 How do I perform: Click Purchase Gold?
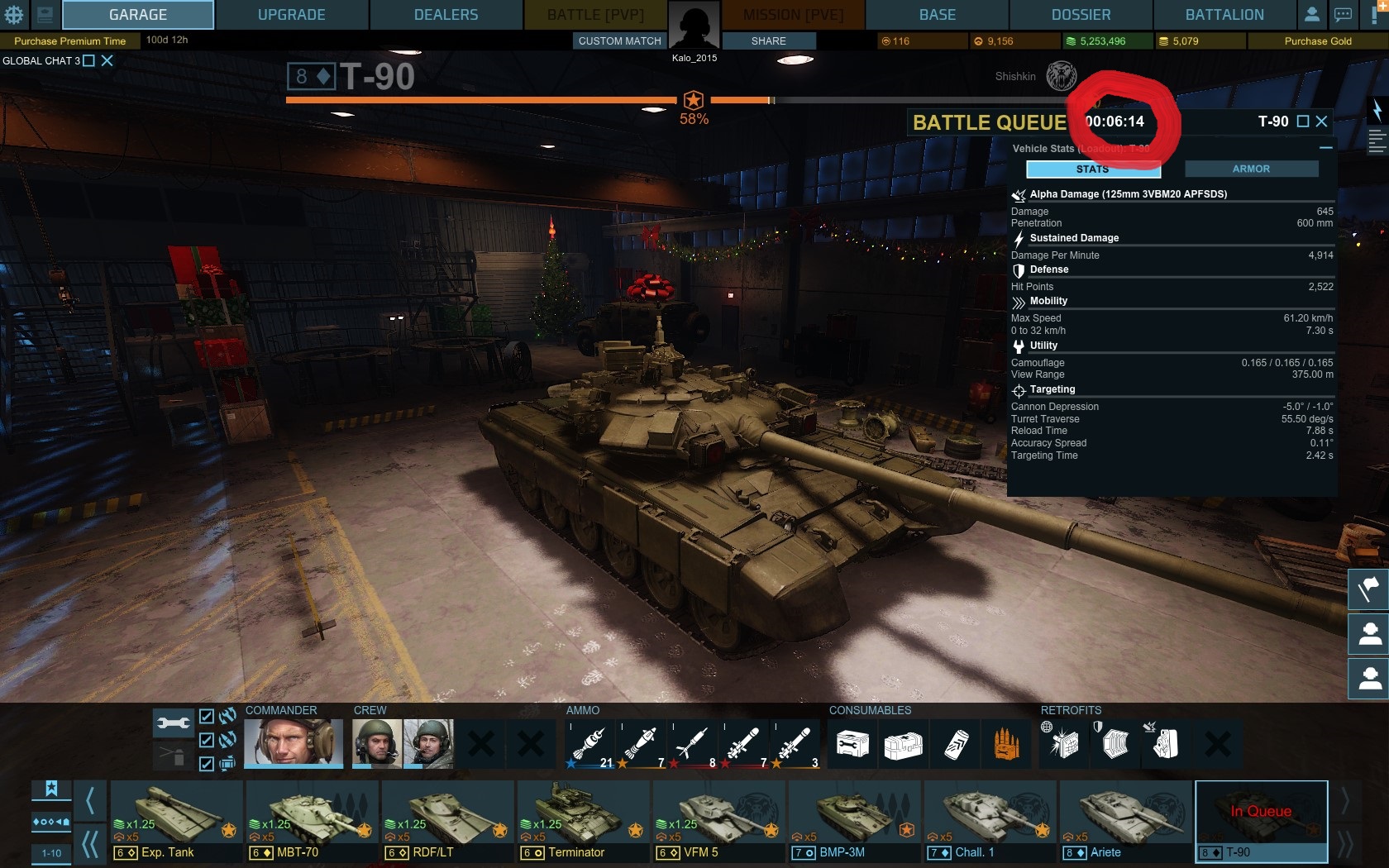pos(1317,41)
